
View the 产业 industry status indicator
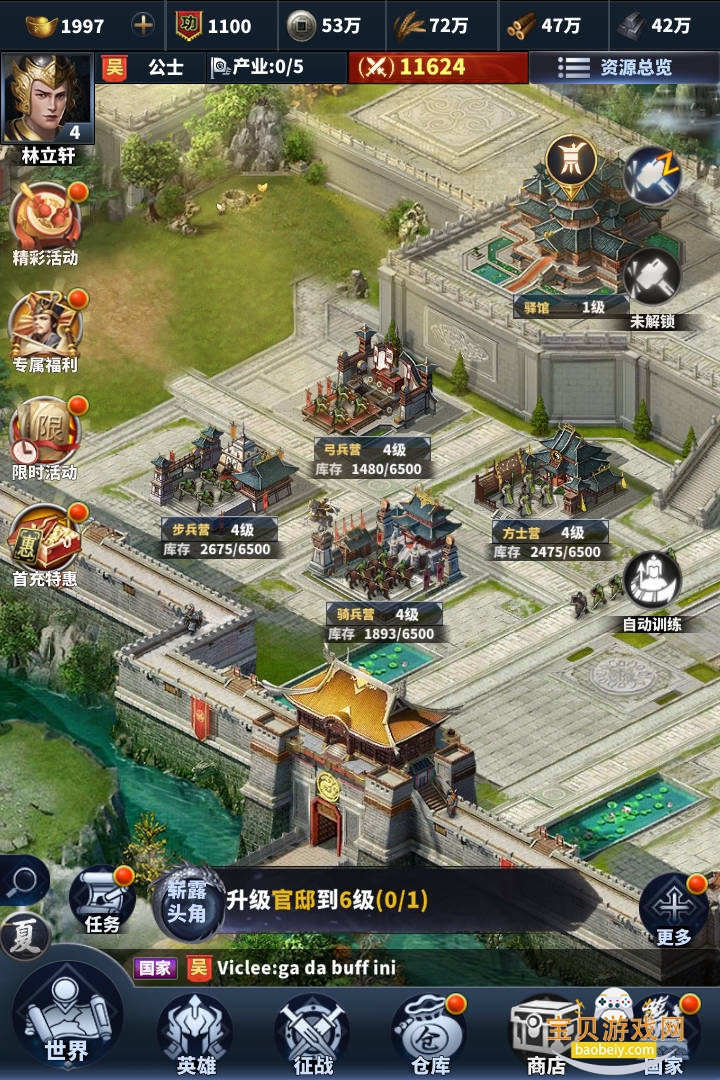click(257, 68)
